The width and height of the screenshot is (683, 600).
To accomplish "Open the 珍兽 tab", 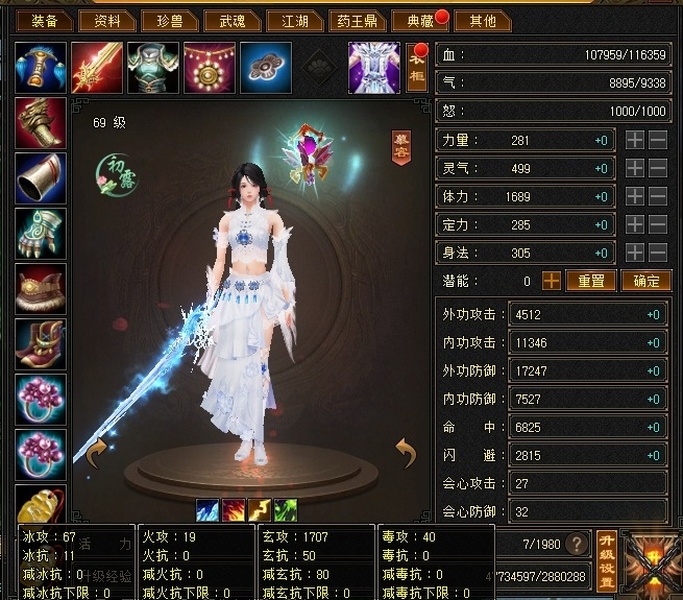I will tap(166, 20).
